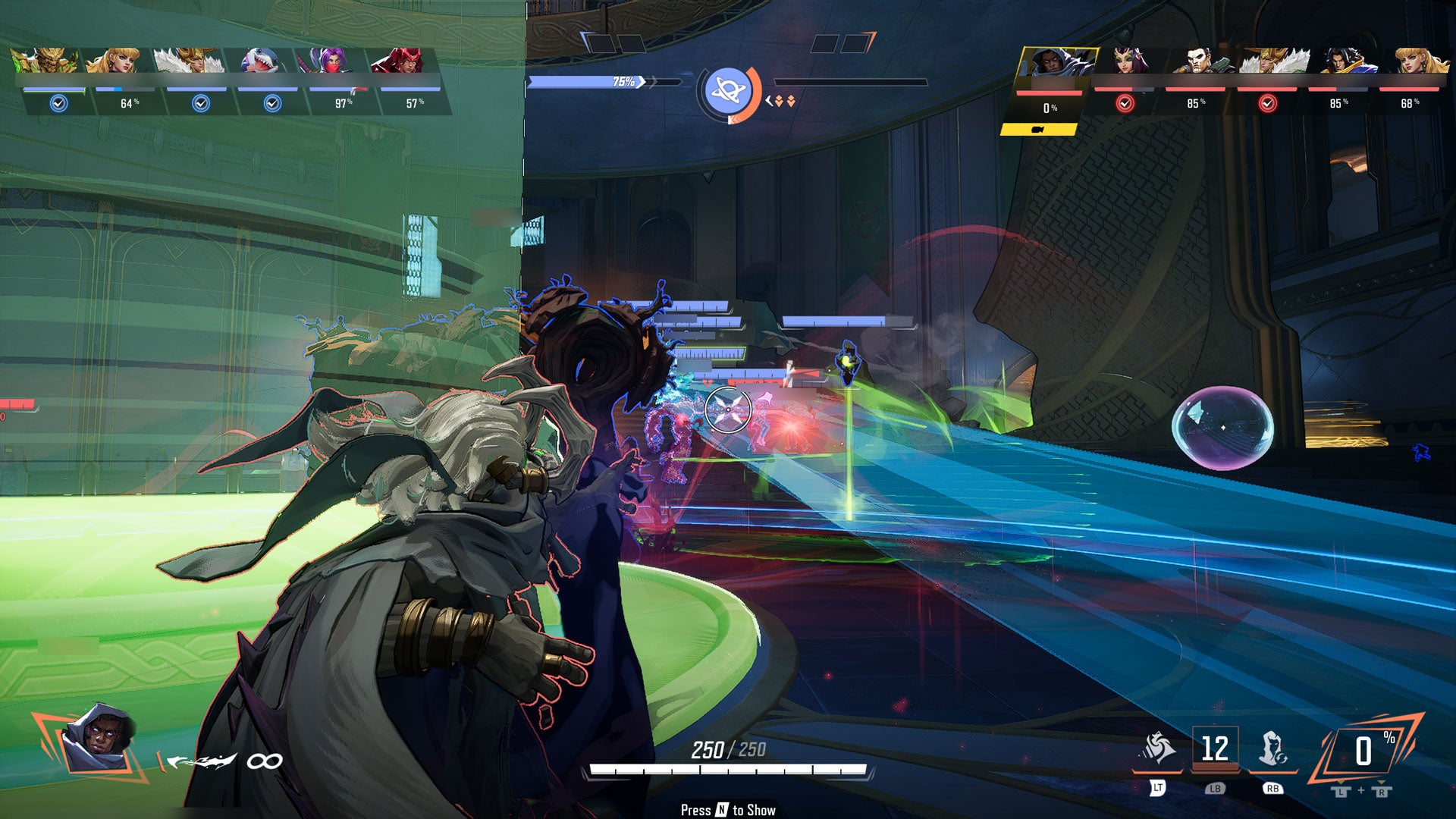Toggle the ready checkmark on the tree-creature ally
The width and height of the screenshot is (1456, 819).
(58, 103)
